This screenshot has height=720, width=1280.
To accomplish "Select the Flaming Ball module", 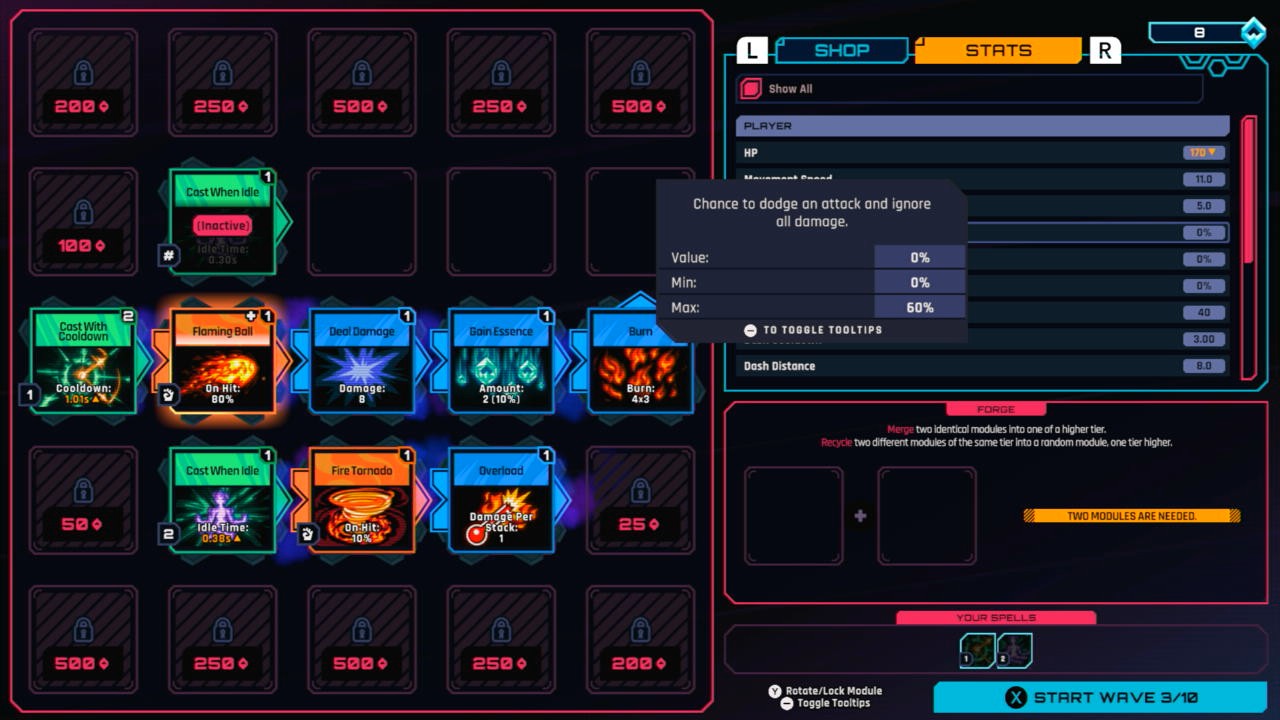I will 222,360.
